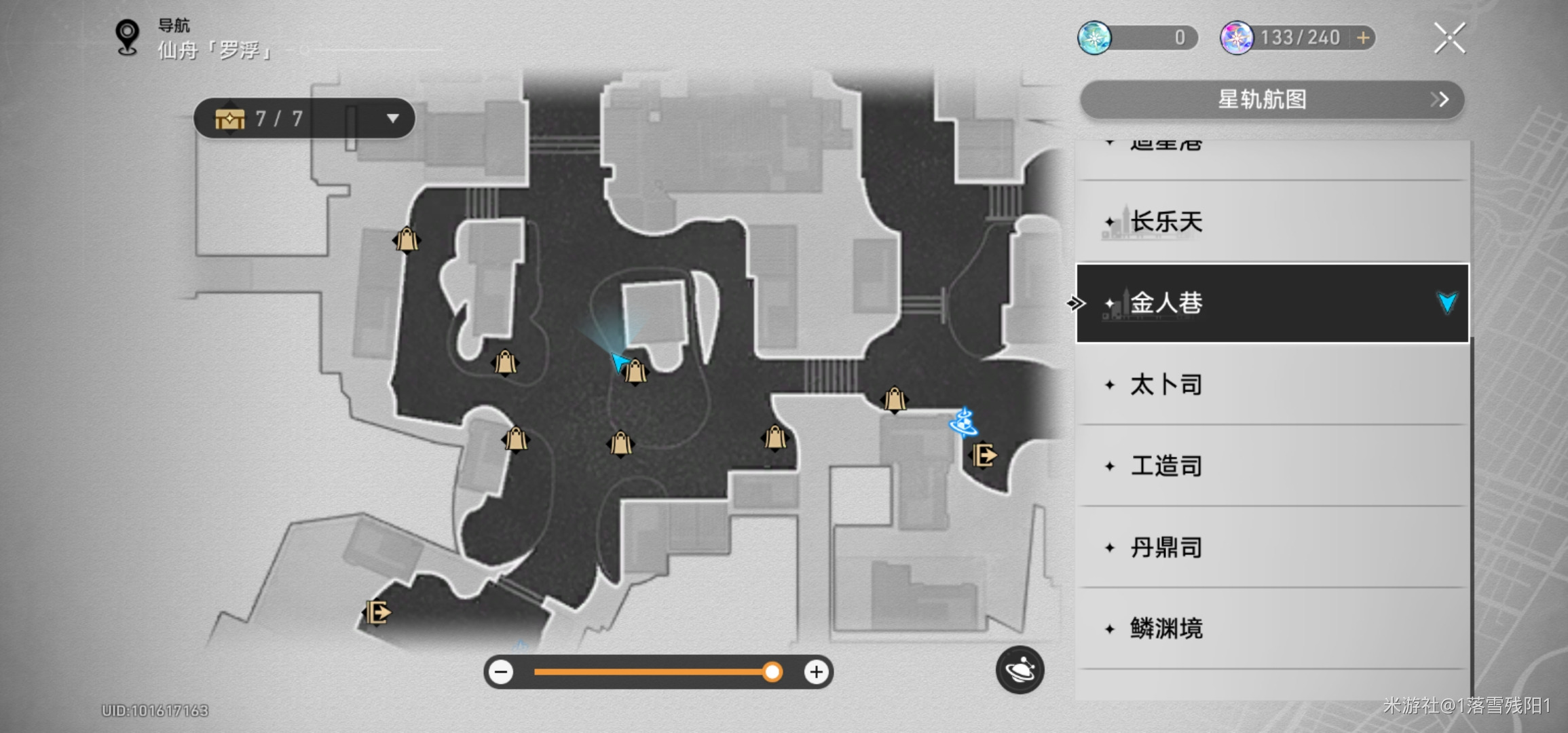Select the exit marker at the map's southwest

click(x=377, y=613)
